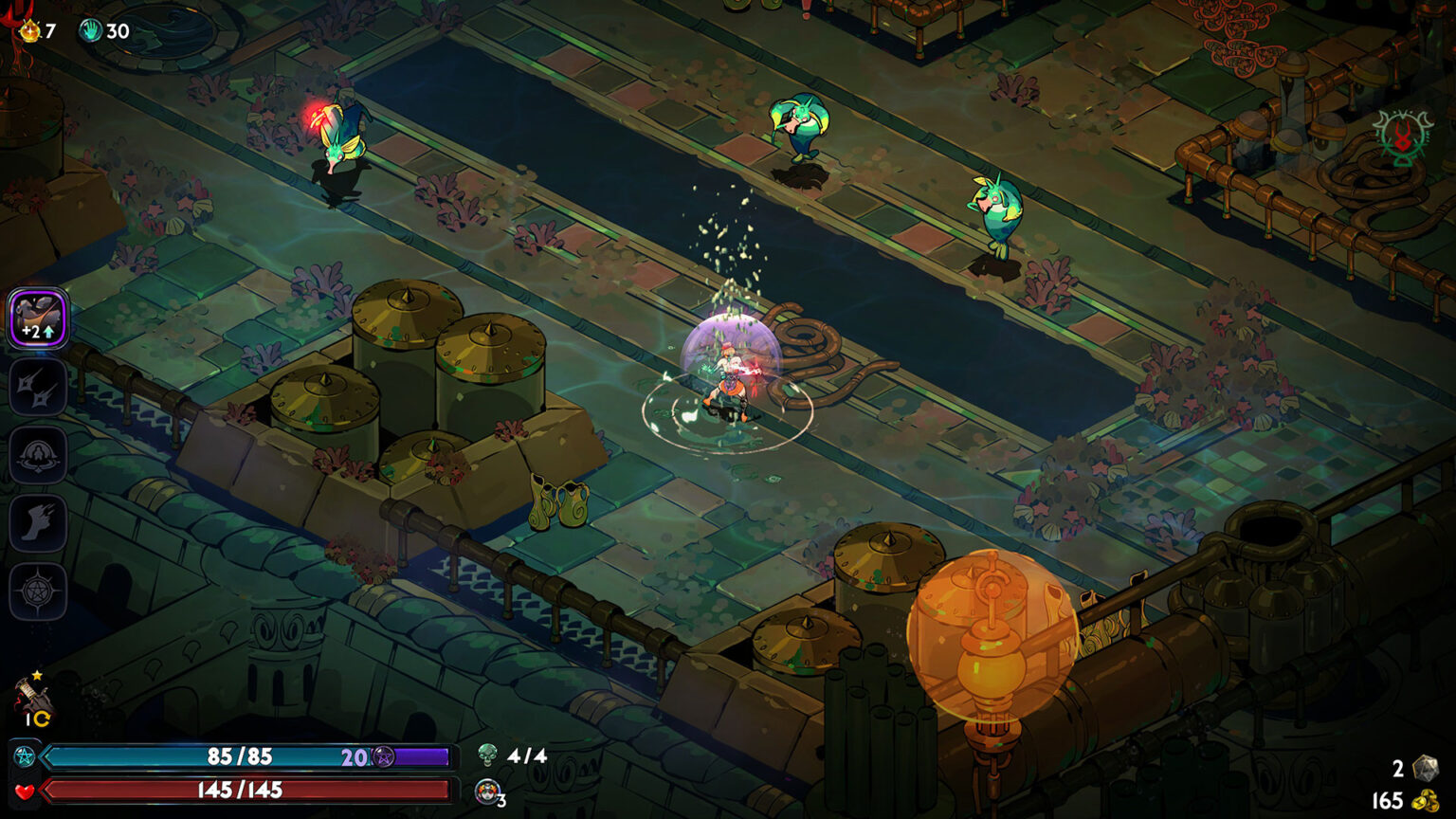Viewport: 1456px width, 819px height.
Task: Click Melinoë inside her protective bubble
Action: [728, 373]
